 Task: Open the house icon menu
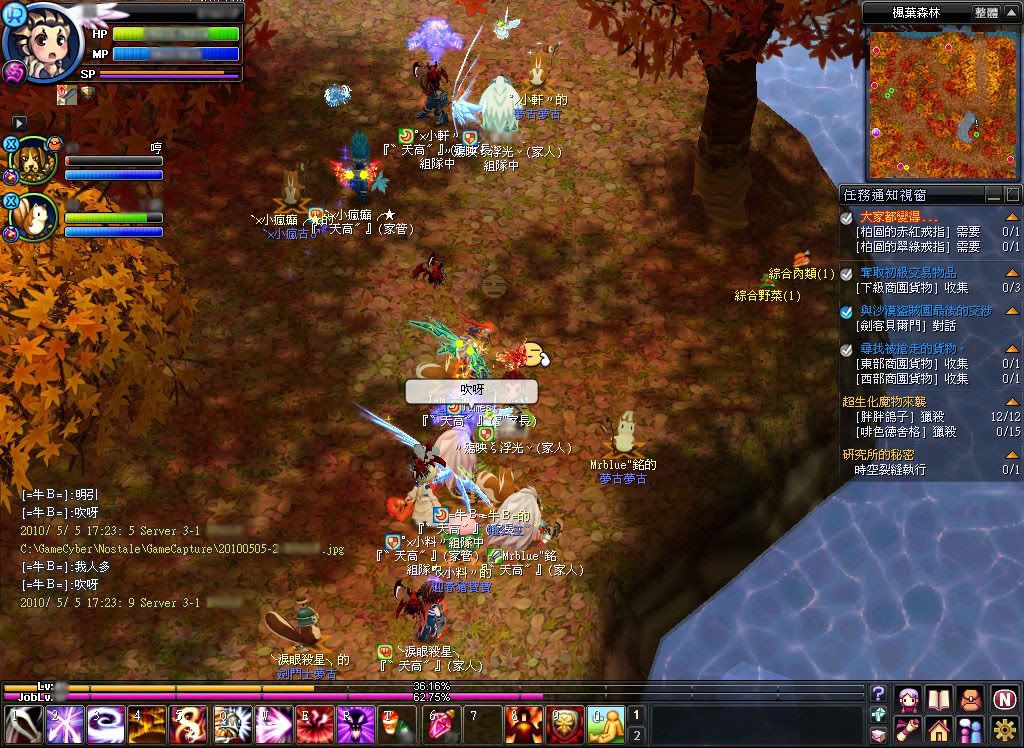click(x=940, y=729)
